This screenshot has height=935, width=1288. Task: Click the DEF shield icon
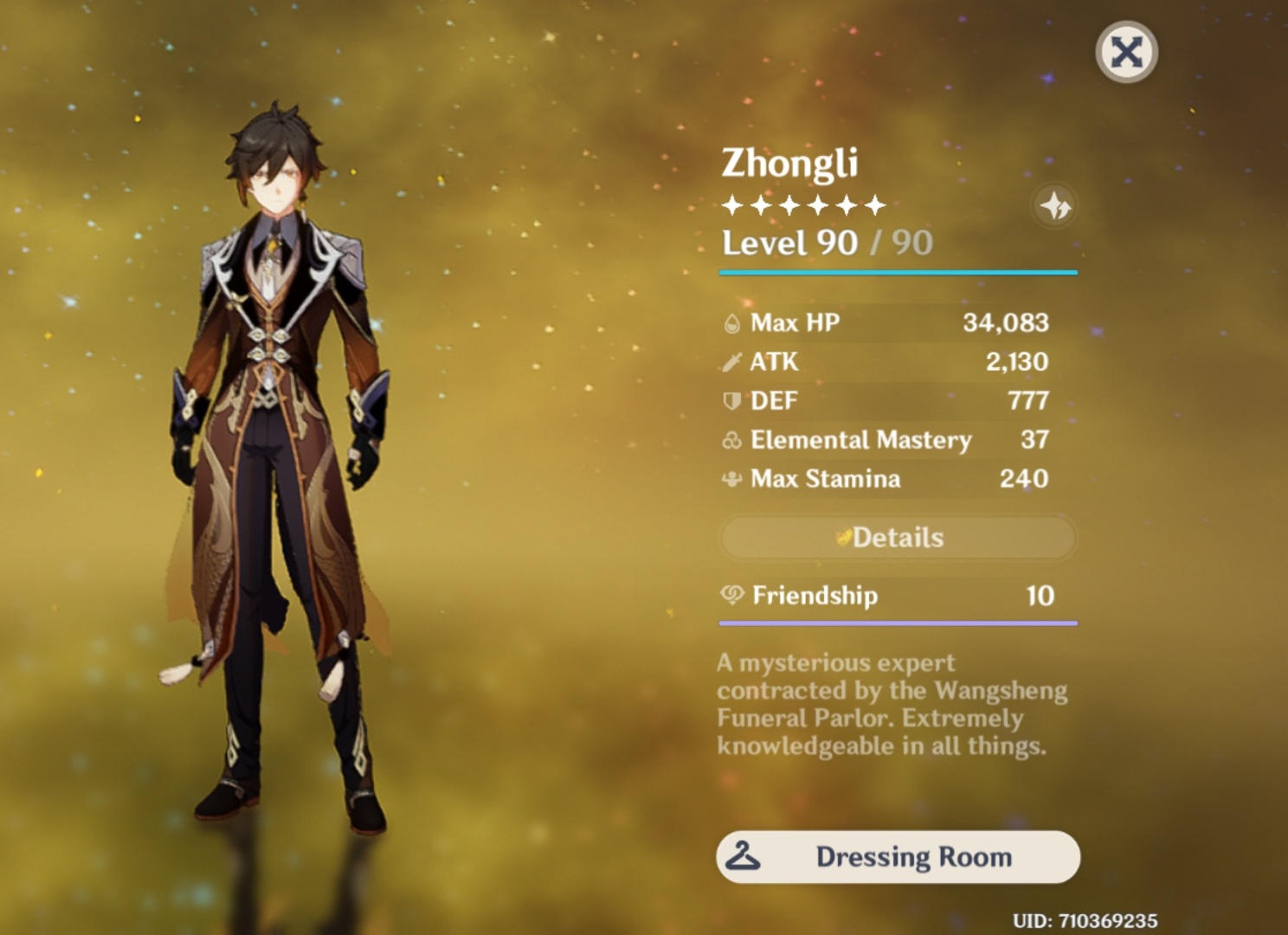coord(731,401)
